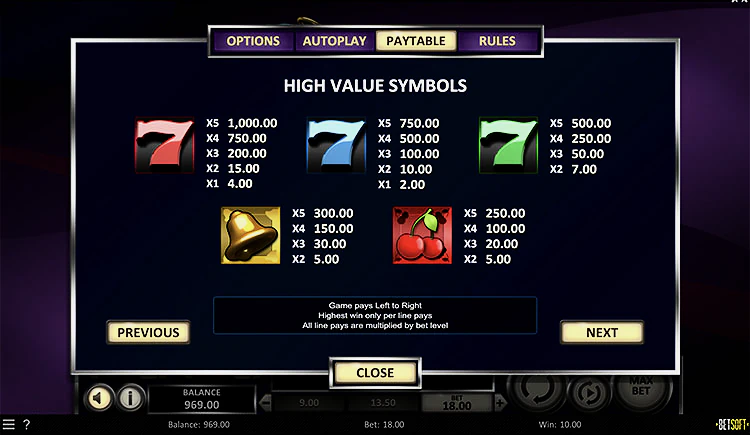Open the Autoplay tab
The width and height of the screenshot is (750, 435).
pyautogui.click(x=334, y=41)
